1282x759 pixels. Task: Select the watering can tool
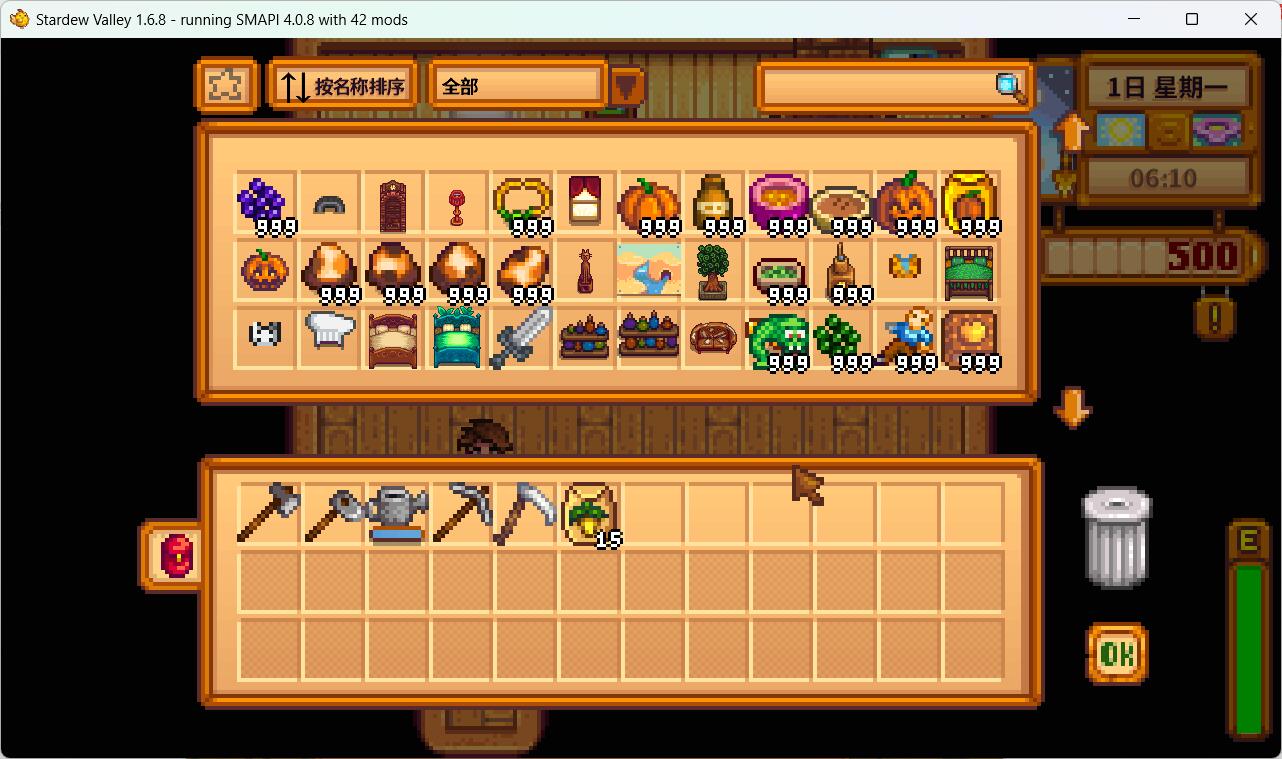coord(394,512)
